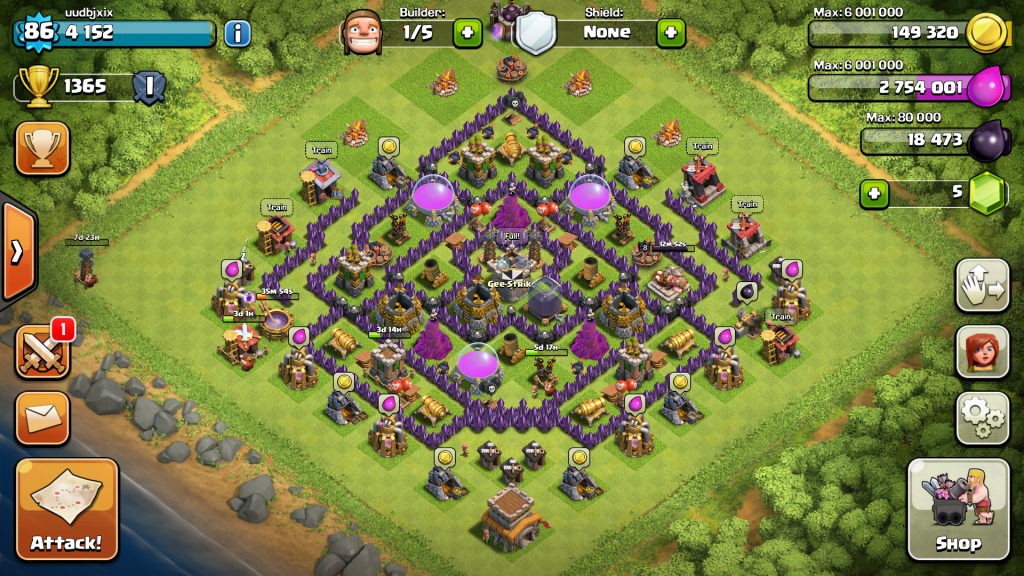Open the trophy leaderboard button

[x=42, y=149]
